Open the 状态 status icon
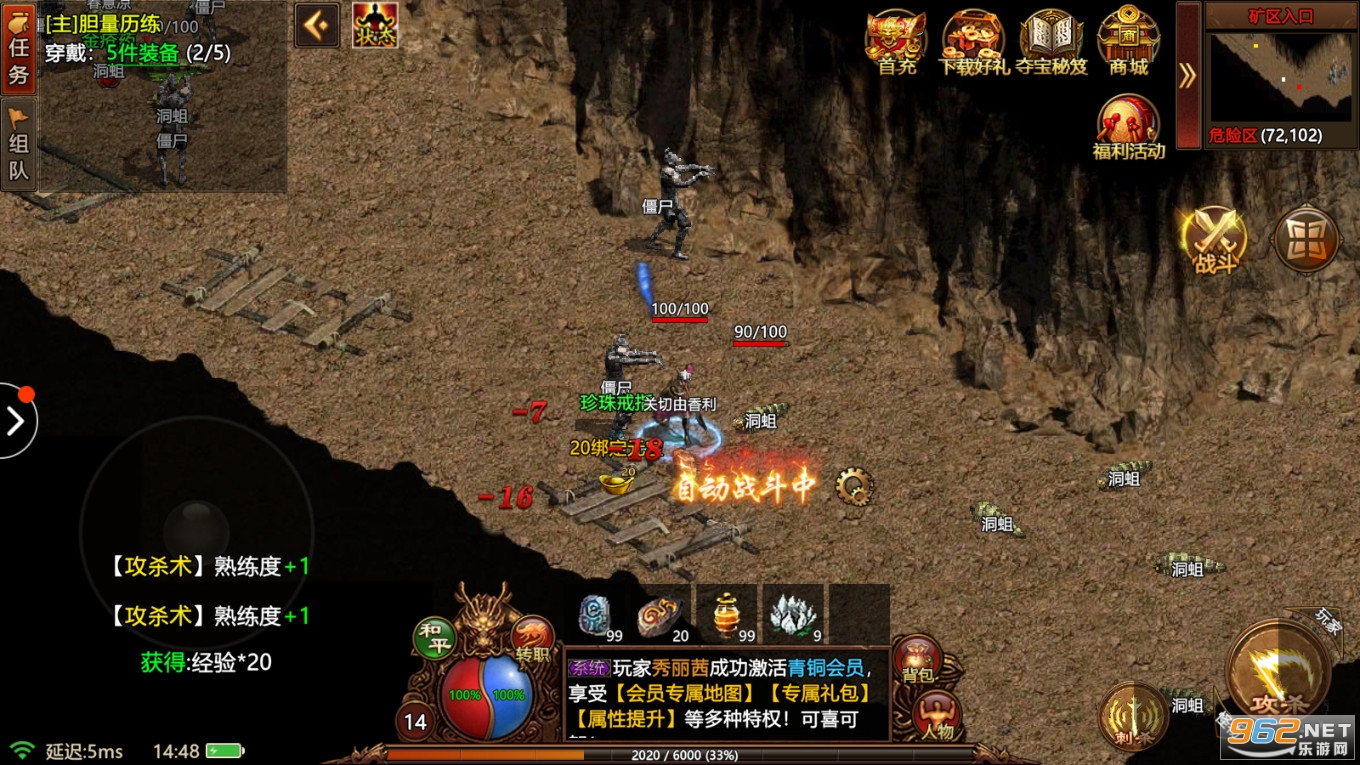The image size is (1360, 765). point(375,26)
